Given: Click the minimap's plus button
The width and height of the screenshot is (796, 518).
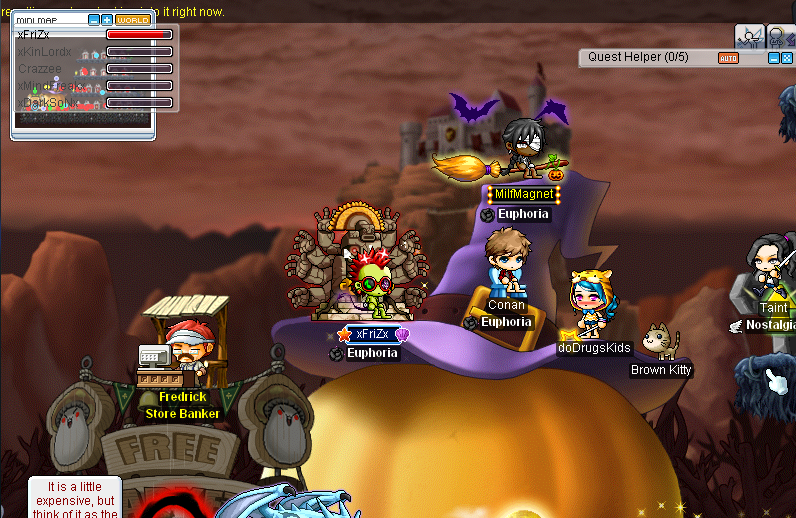Looking at the screenshot, I should (x=107, y=20).
